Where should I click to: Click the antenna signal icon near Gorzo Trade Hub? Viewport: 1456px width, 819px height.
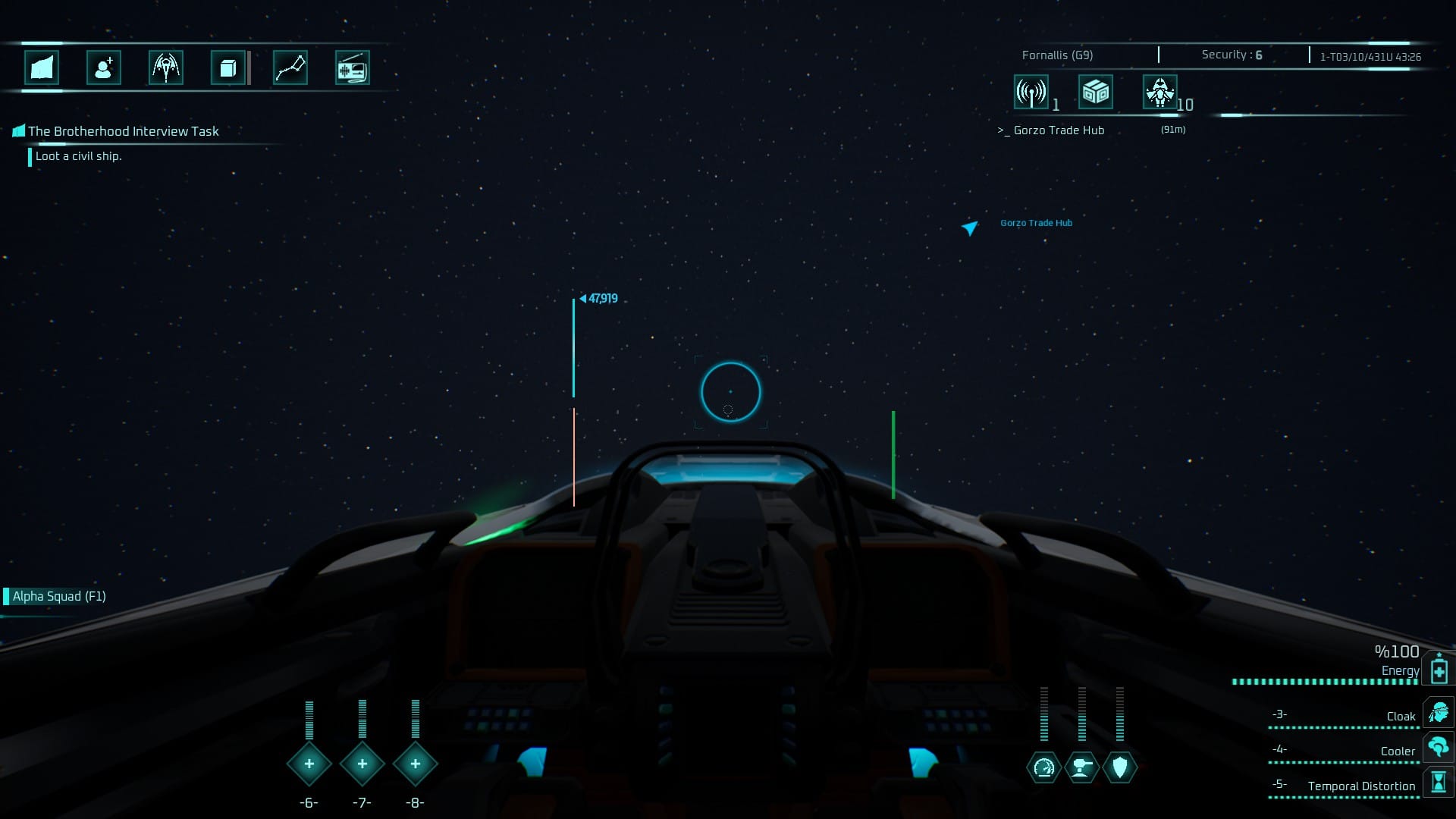(x=1031, y=92)
